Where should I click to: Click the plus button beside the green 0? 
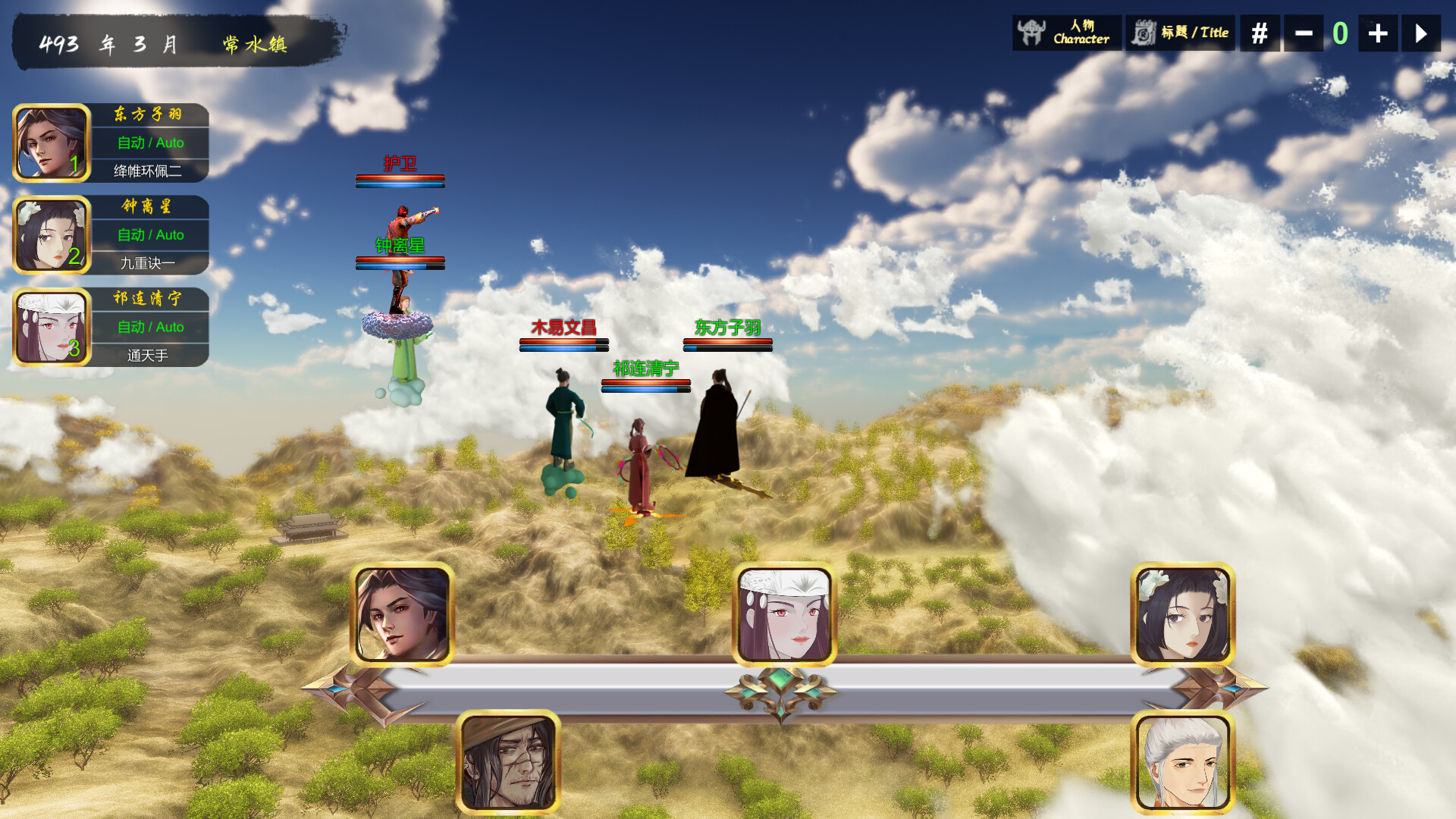point(1377,33)
